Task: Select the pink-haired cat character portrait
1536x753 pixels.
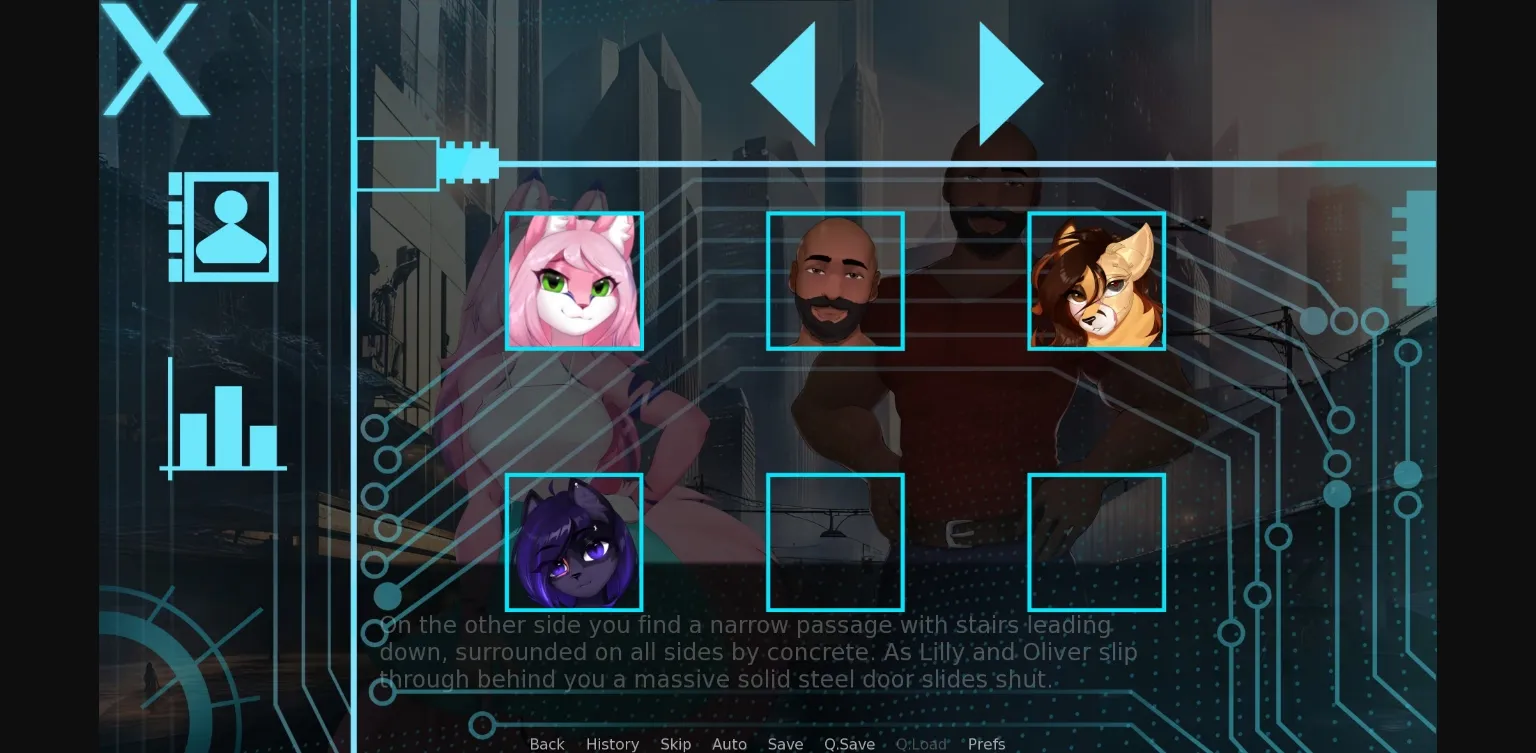Action: 575,281
